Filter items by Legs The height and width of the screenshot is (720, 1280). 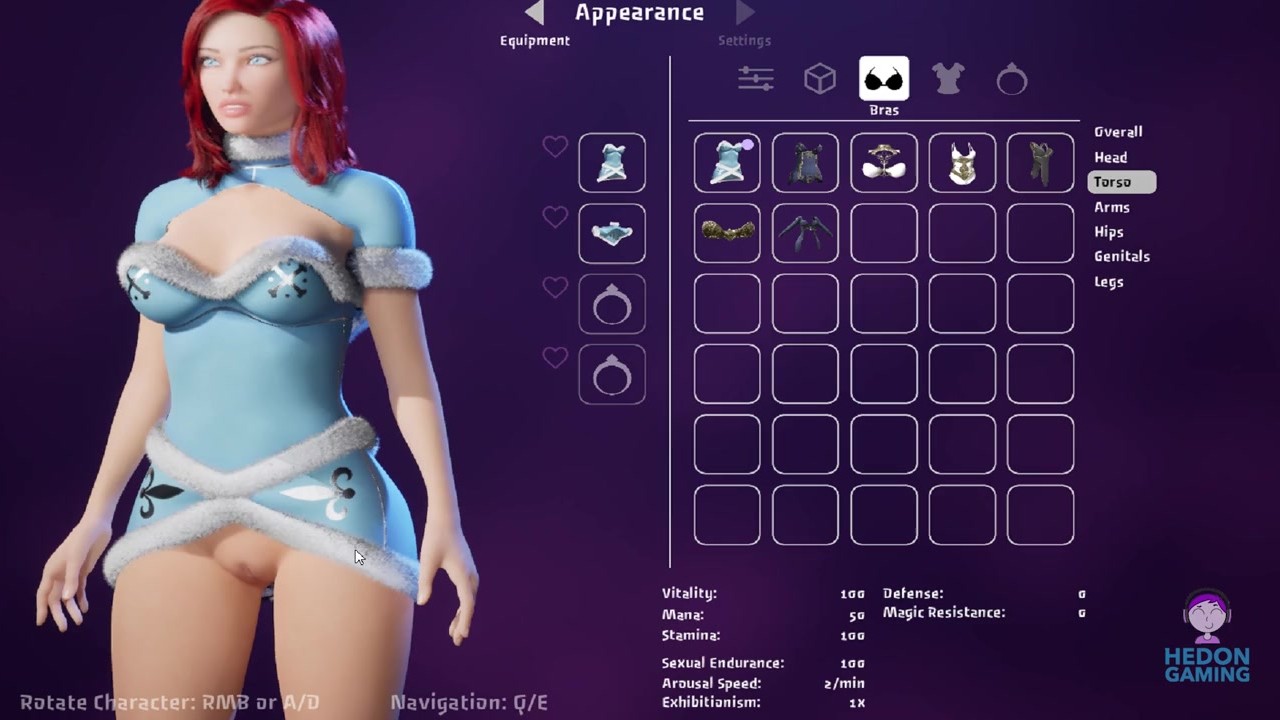pyautogui.click(x=1108, y=282)
